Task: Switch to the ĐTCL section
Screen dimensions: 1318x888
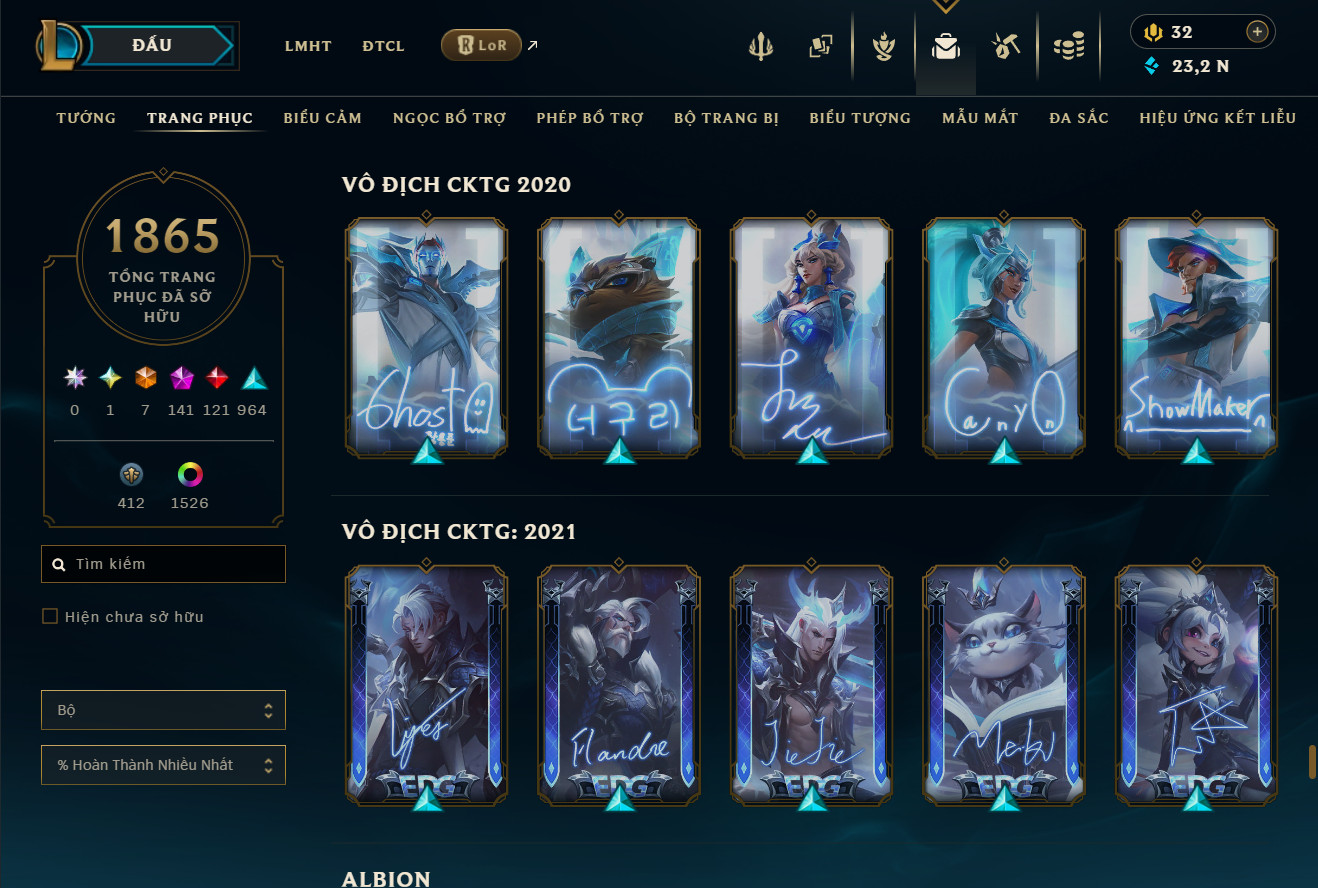Action: pos(383,46)
